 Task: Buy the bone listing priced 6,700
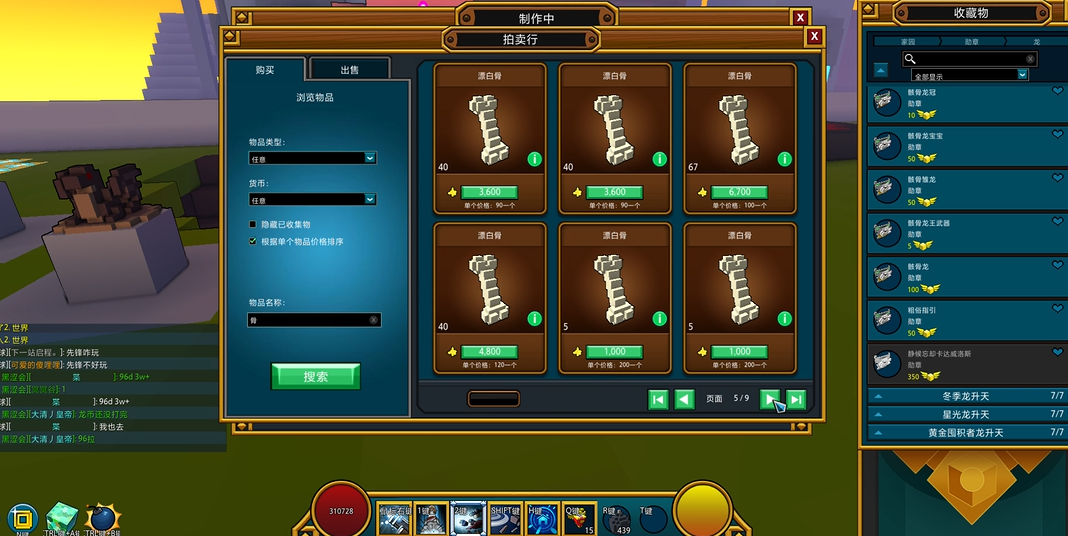(739, 192)
